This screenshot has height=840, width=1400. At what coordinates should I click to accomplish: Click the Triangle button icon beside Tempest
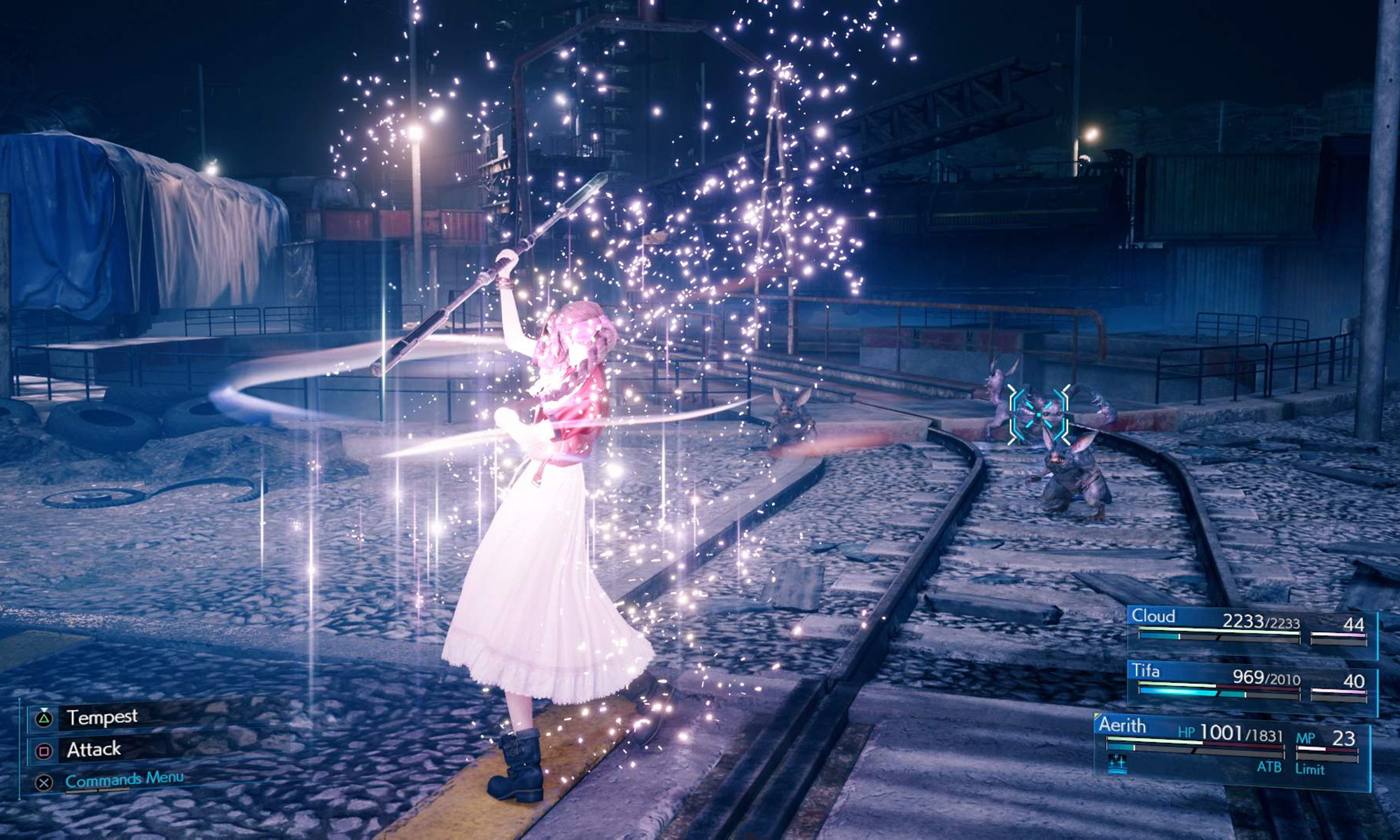43,718
